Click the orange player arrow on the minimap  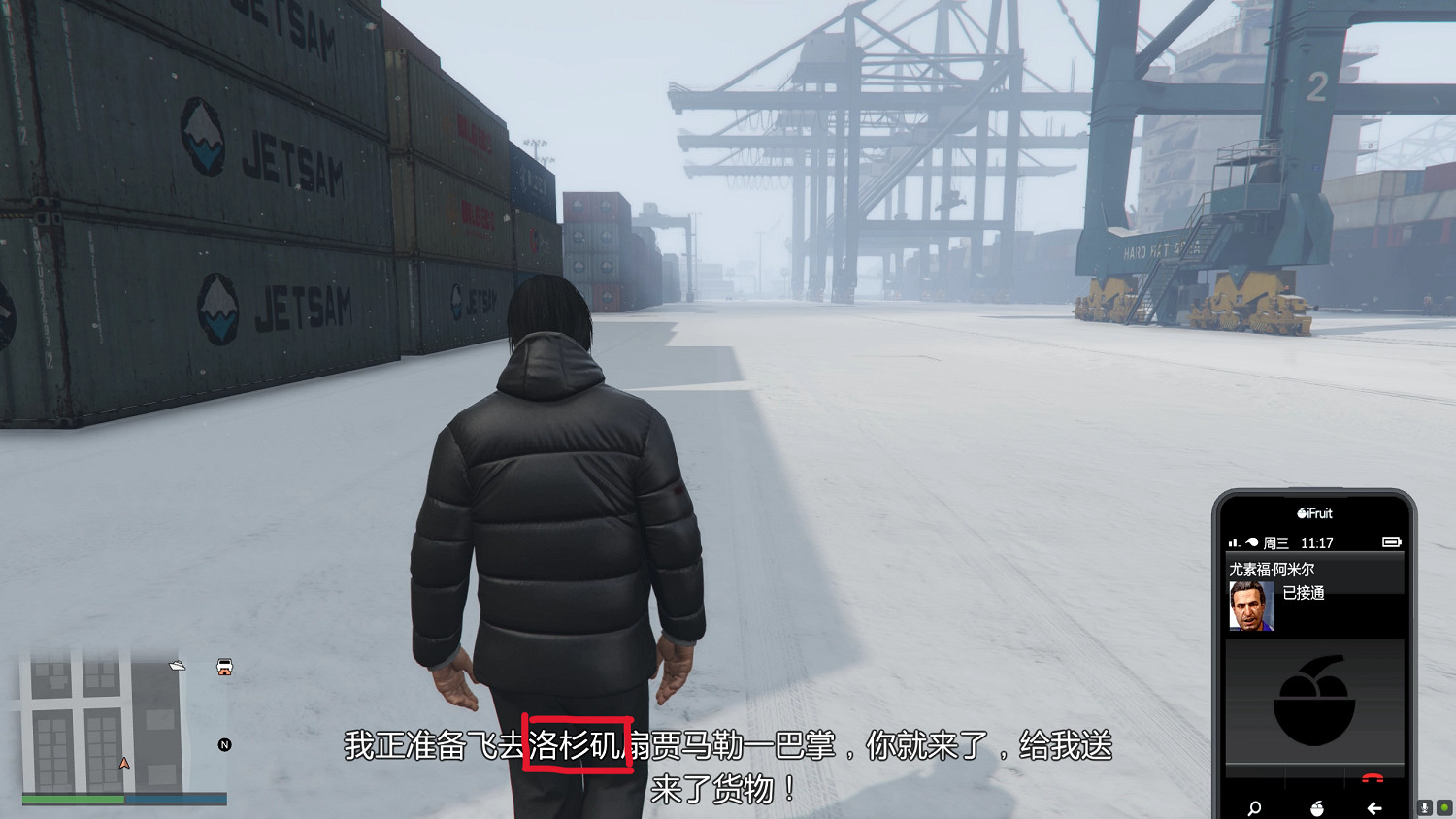[x=123, y=763]
